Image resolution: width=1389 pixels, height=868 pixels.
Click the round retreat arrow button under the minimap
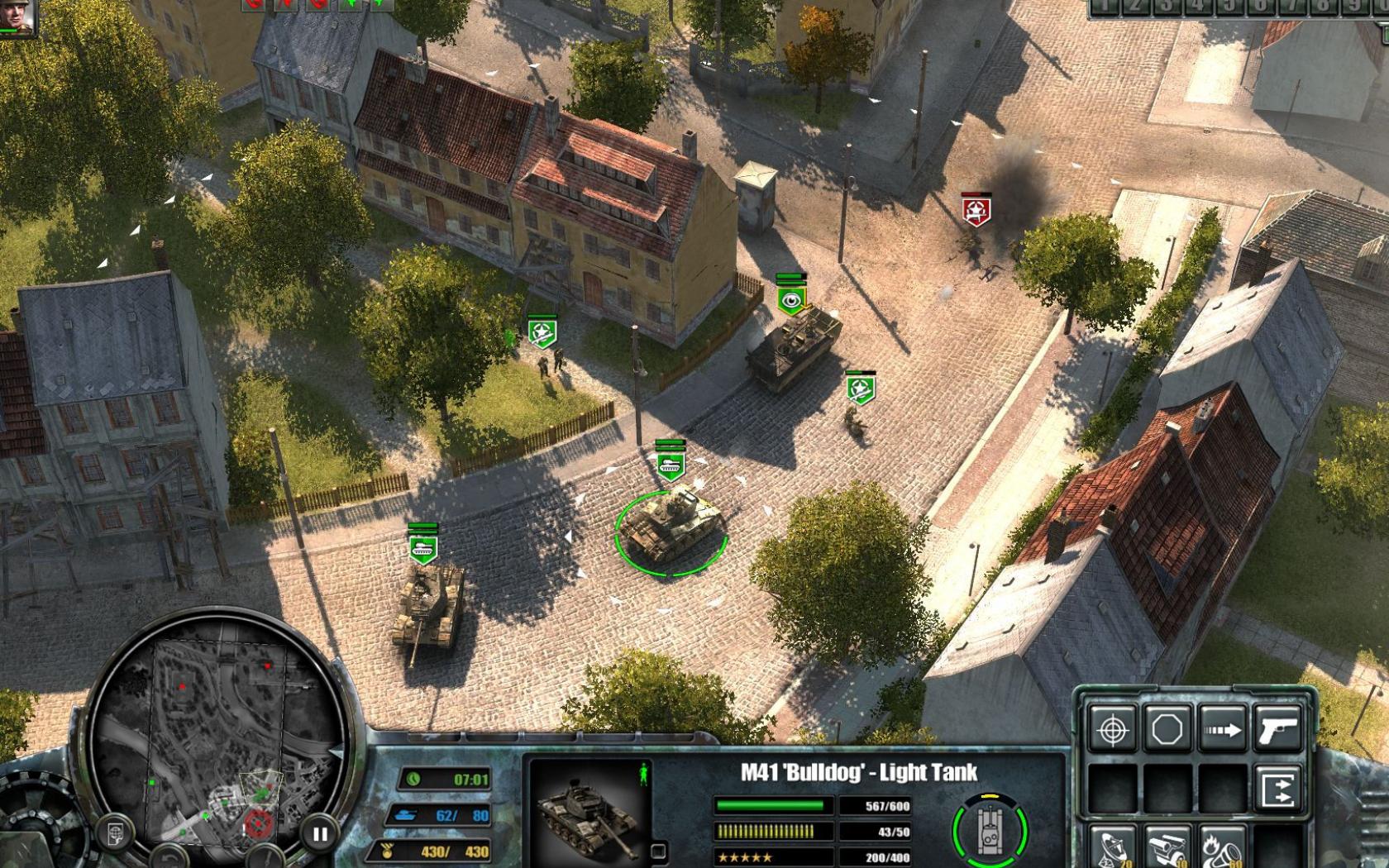tap(168, 861)
